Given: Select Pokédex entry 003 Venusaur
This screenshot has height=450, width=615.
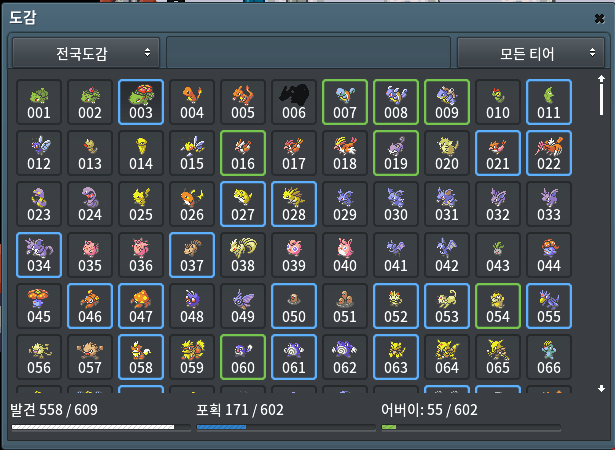Looking at the screenshot, I should (x=141, y=102).
